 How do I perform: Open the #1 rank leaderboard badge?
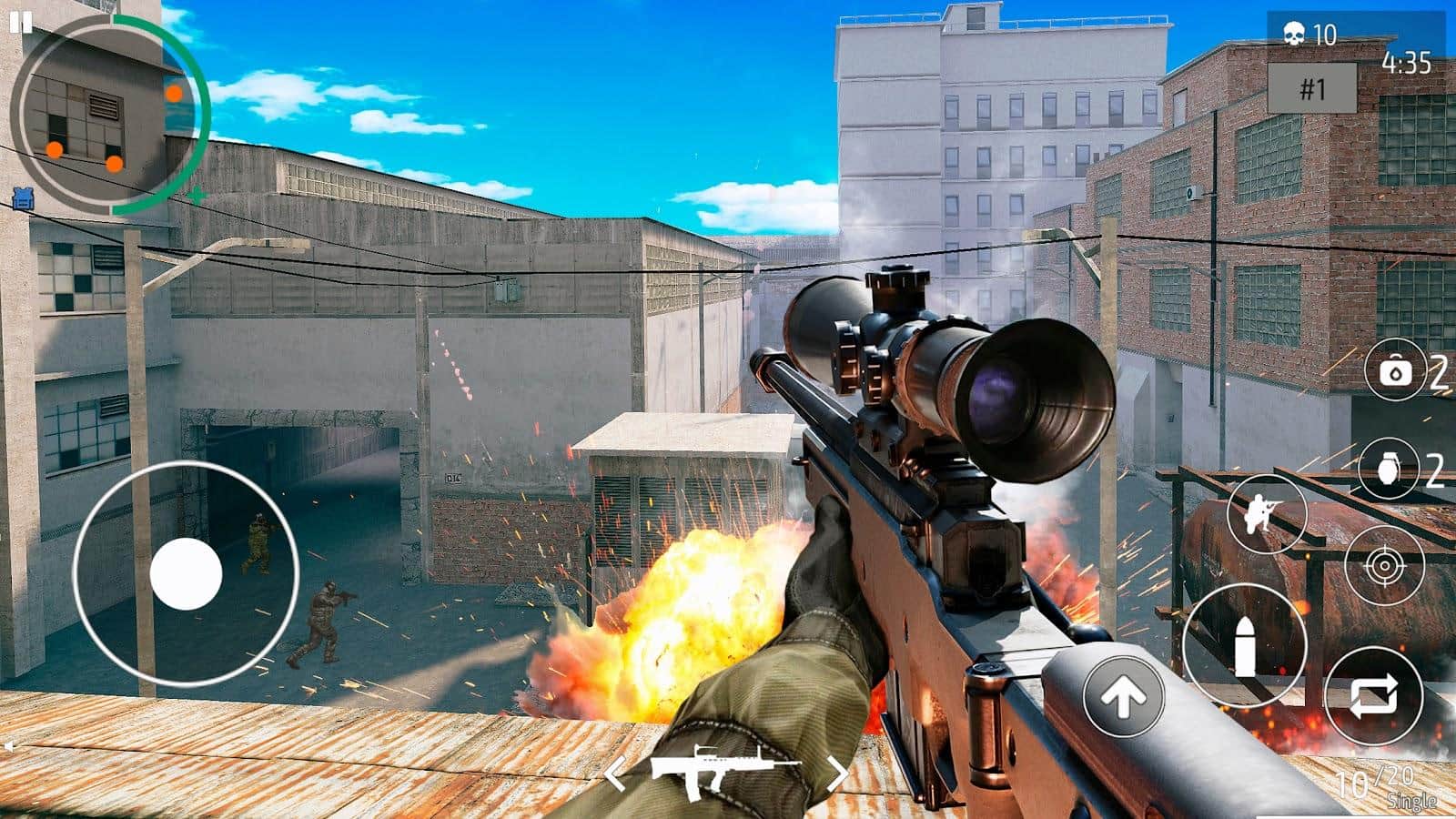point(1311,88)
